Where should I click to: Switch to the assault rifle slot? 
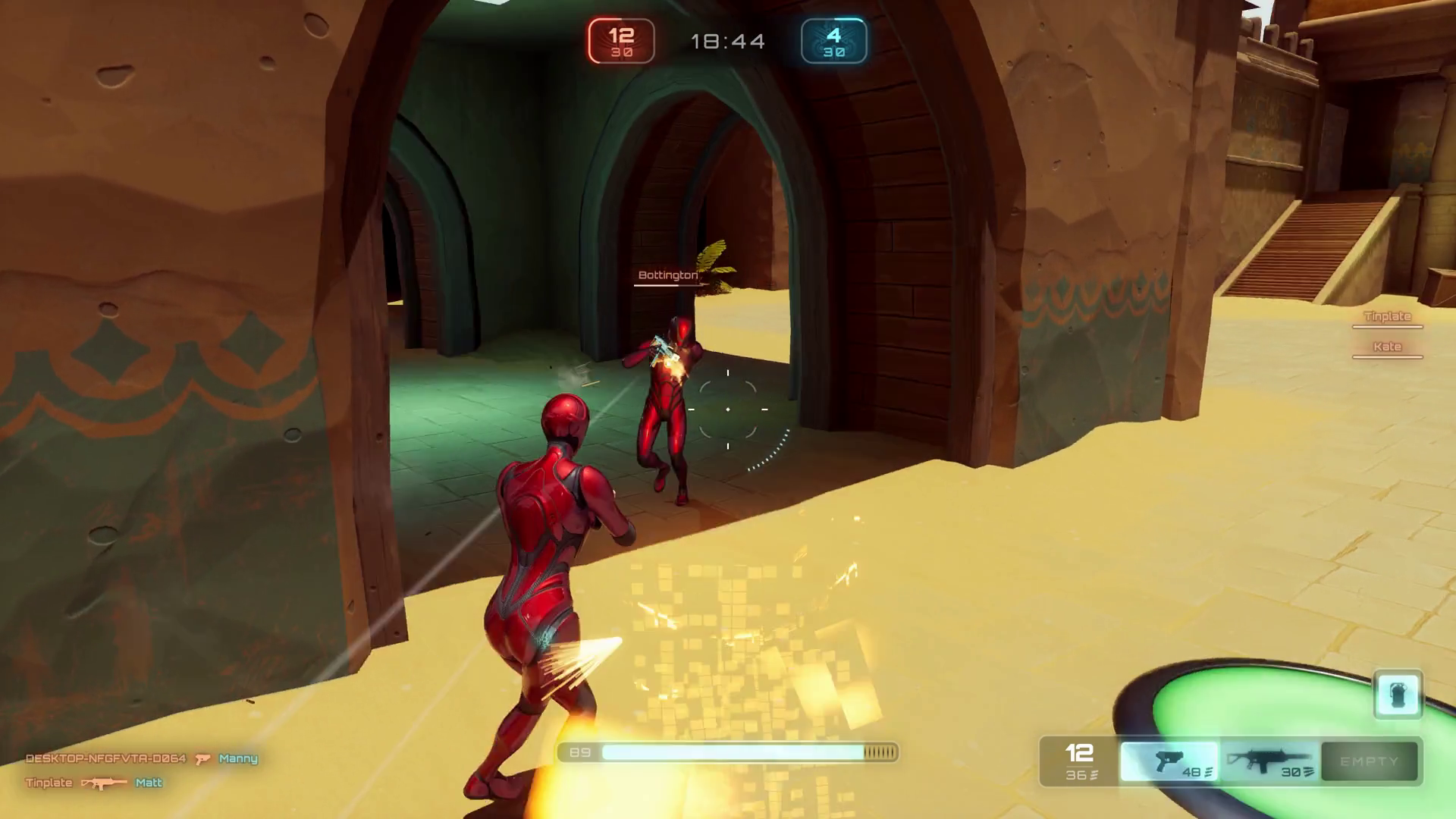coord(1269,761)
